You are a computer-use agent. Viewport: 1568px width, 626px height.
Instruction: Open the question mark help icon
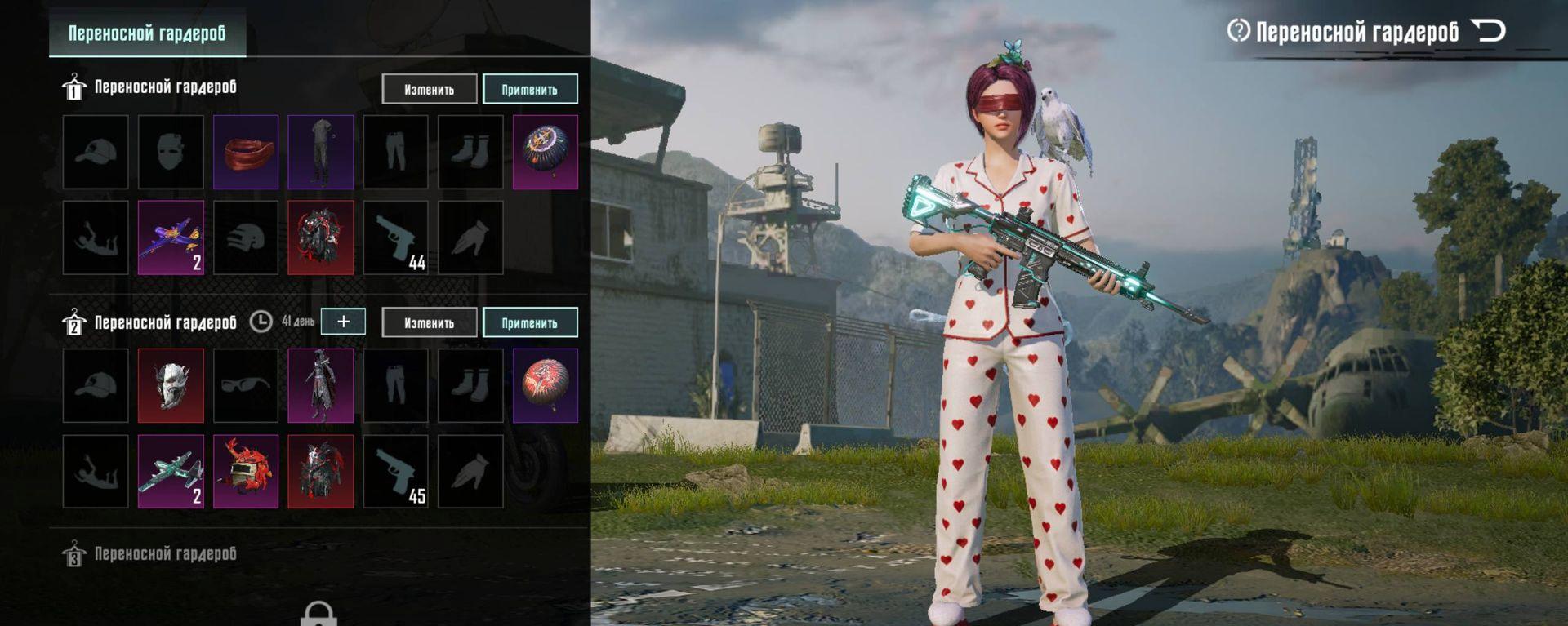click(x=1238, y=31)
